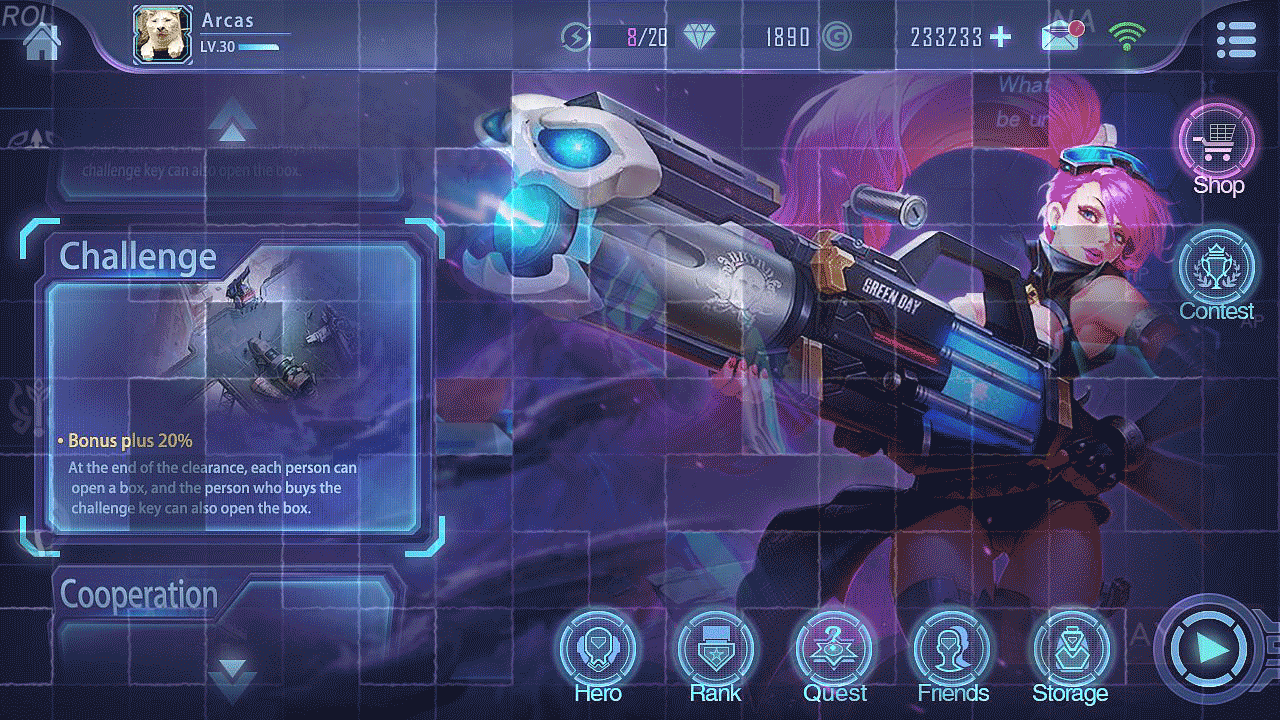Open the Friends list
1280x720 pixels.
click(x=952, y=650)
